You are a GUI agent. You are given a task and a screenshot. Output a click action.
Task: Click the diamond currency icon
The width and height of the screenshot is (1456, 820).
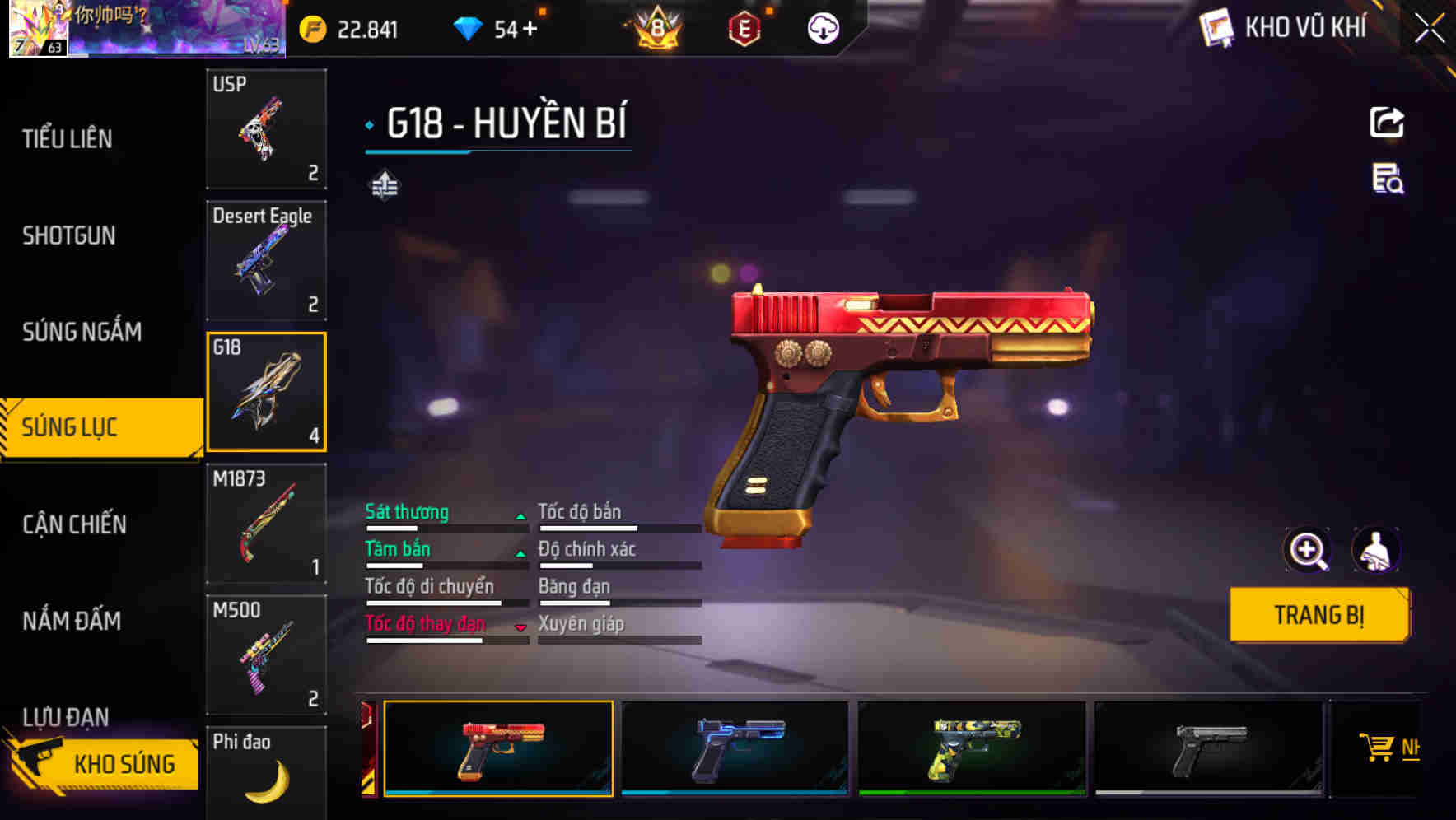click(x=469, y=30)
